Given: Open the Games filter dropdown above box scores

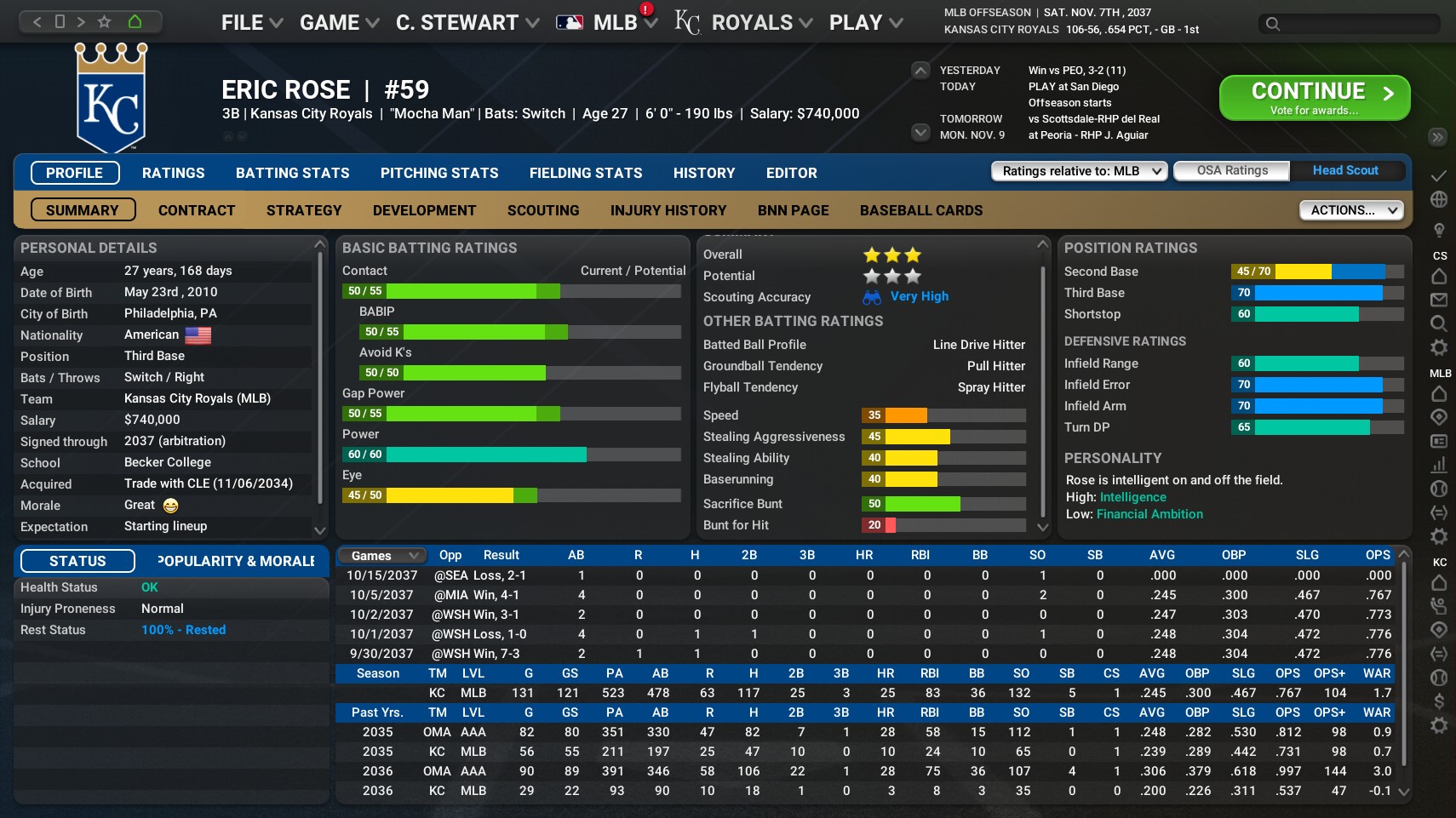Looking at the screenshot, I should (x=380, y=555).
